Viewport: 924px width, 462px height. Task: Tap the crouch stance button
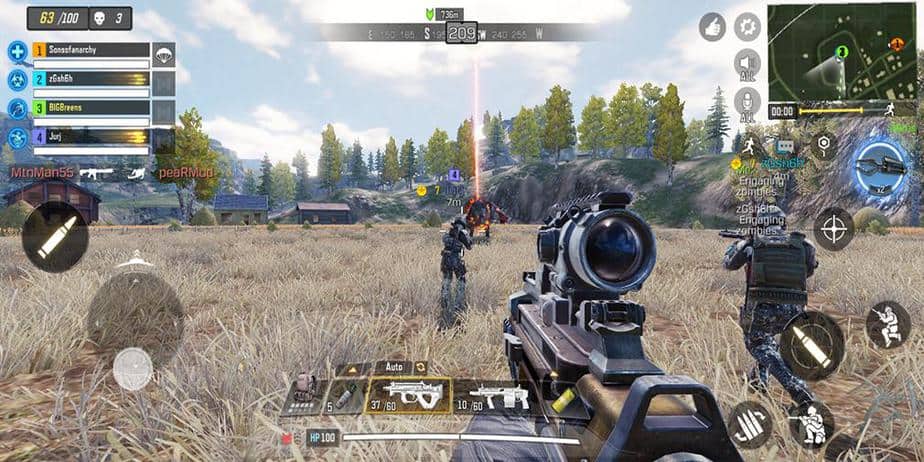[x=887, y=325]
